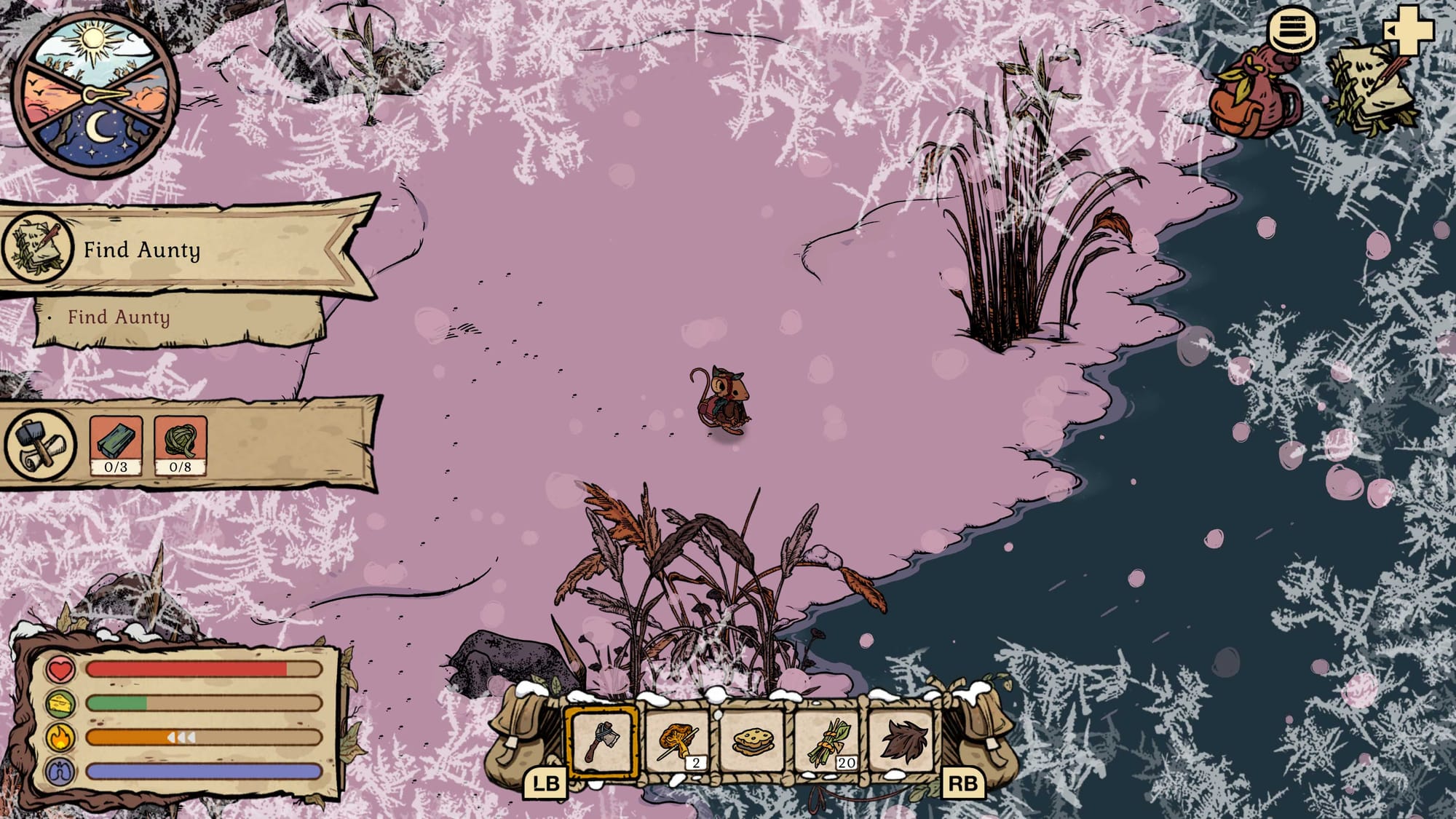This screenshot has width=1456, height=819.
Task: Click the lungs icon on the stats panel
Action: tap(60, 772)
